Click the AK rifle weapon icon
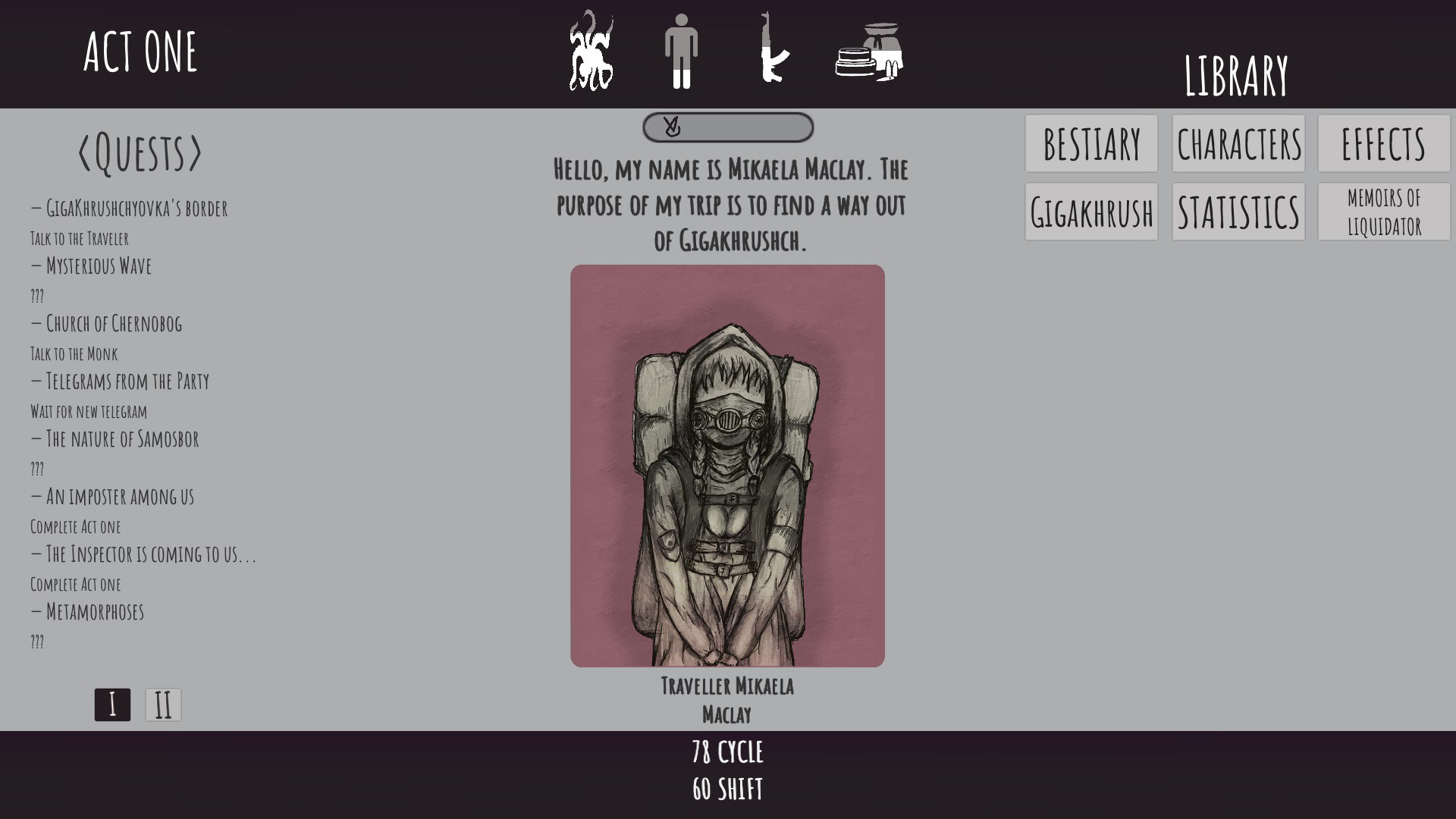The height and width of the screenshot is (819, 1456). [773, 52]
